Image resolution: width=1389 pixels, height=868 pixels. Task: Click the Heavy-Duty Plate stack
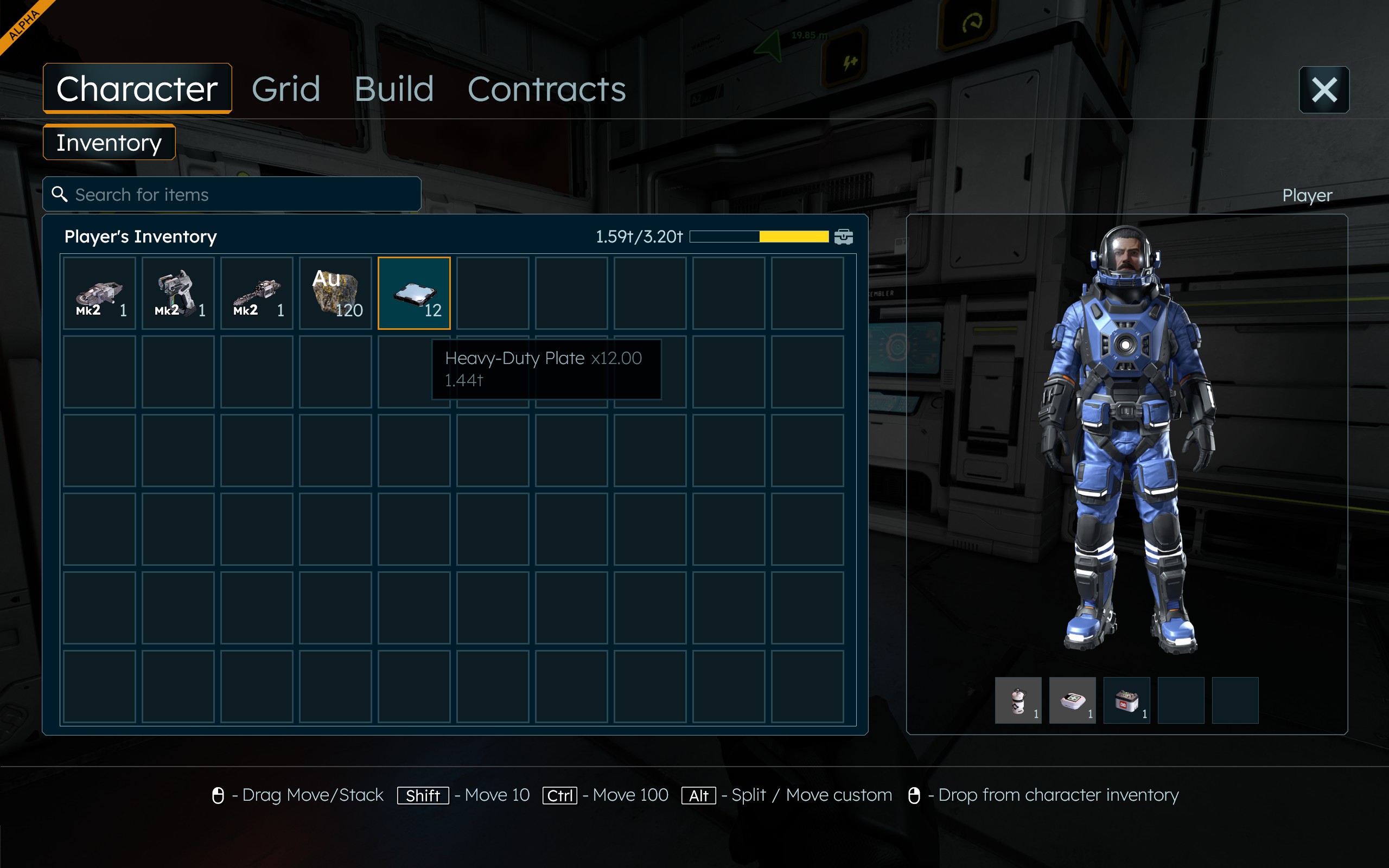pos(414,293)
